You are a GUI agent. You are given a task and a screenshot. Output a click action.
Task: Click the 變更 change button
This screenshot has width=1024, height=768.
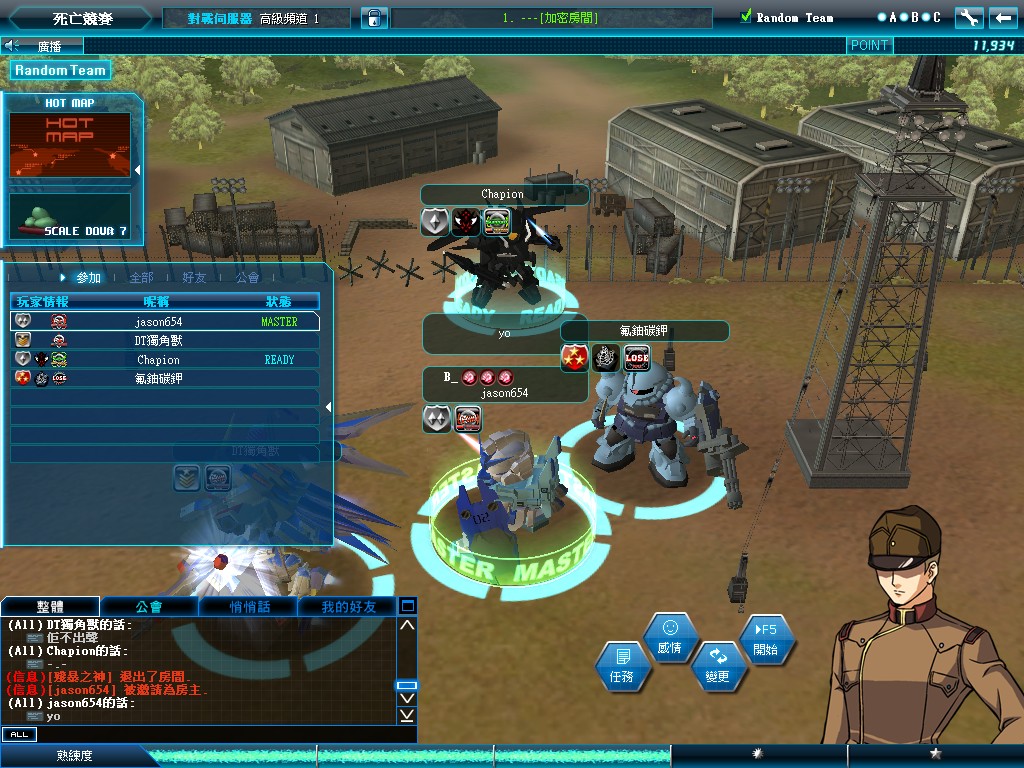718,666
